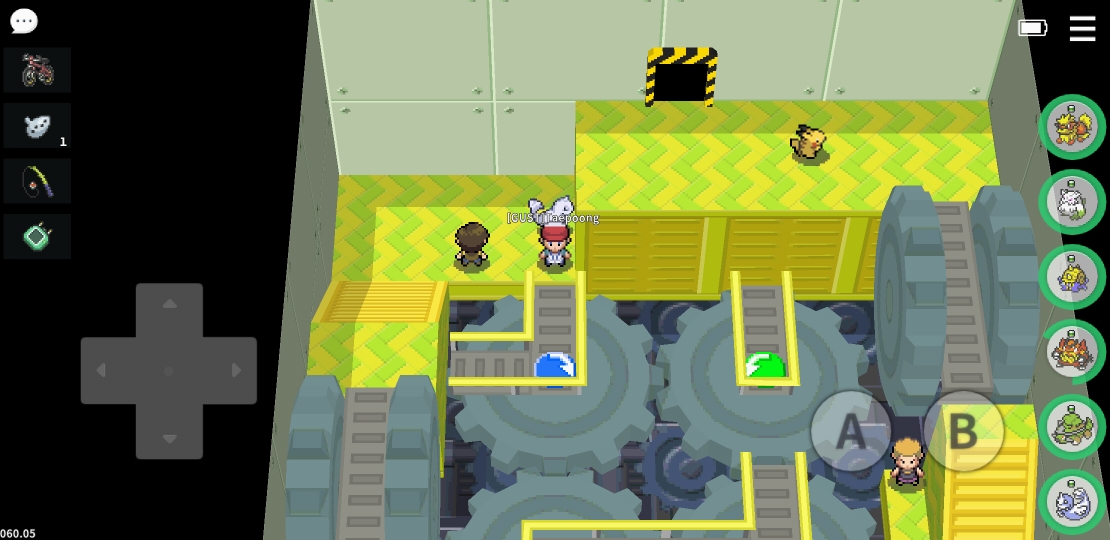Screen dimensions: 1110x540
Task: Open the hamburger main menu
Action: coord(1082,28)
